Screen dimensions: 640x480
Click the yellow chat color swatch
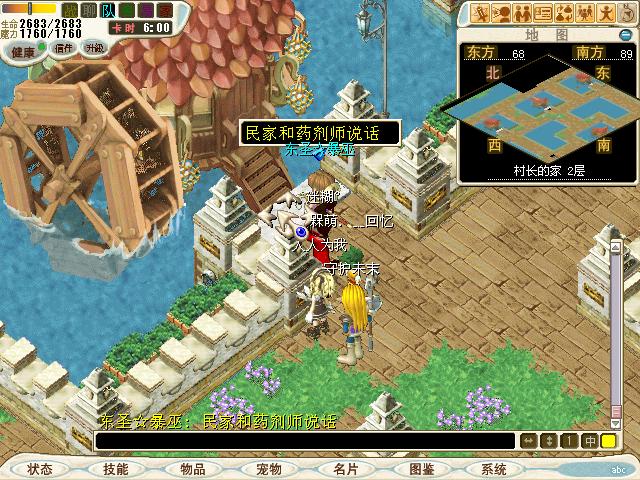coord(608,441)
